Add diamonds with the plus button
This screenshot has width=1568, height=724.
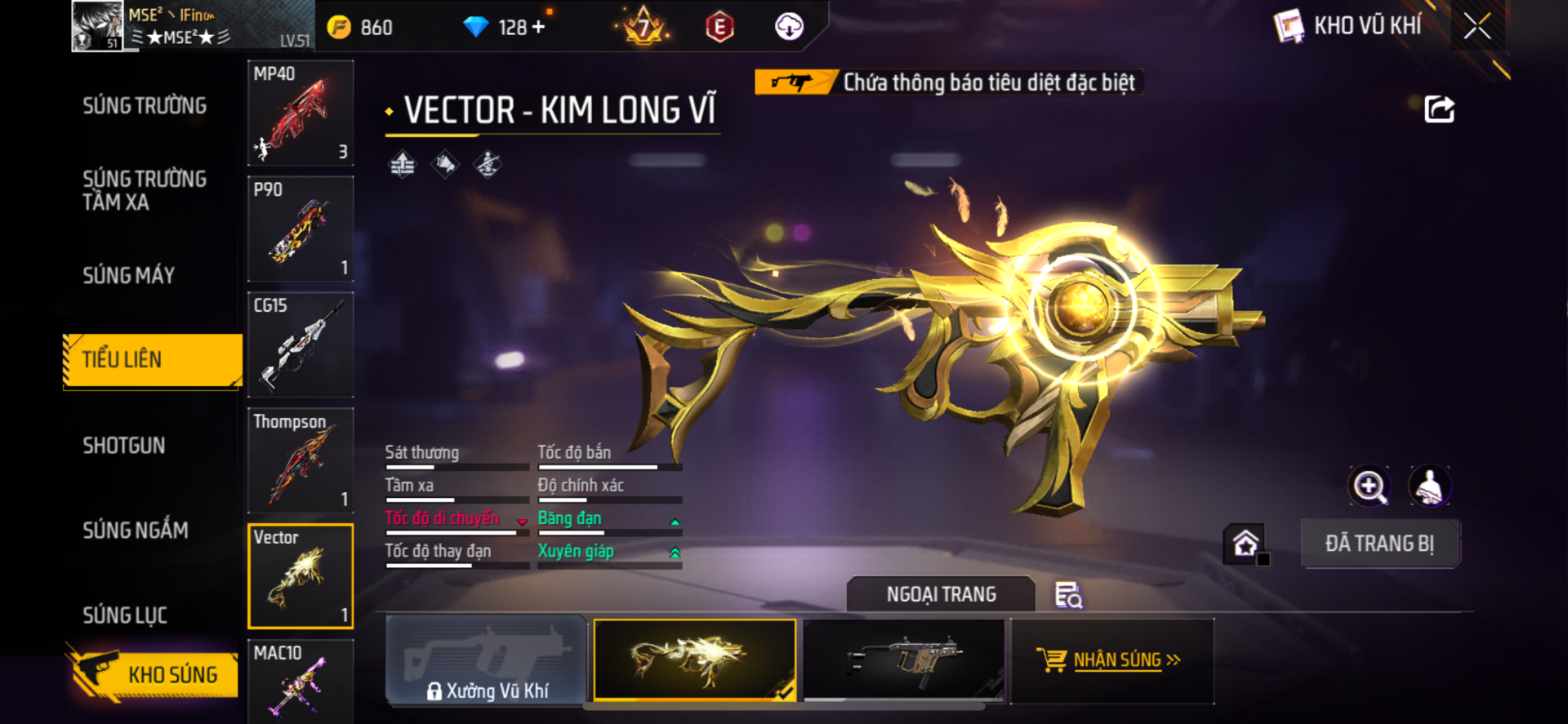[x=538, y=27]
